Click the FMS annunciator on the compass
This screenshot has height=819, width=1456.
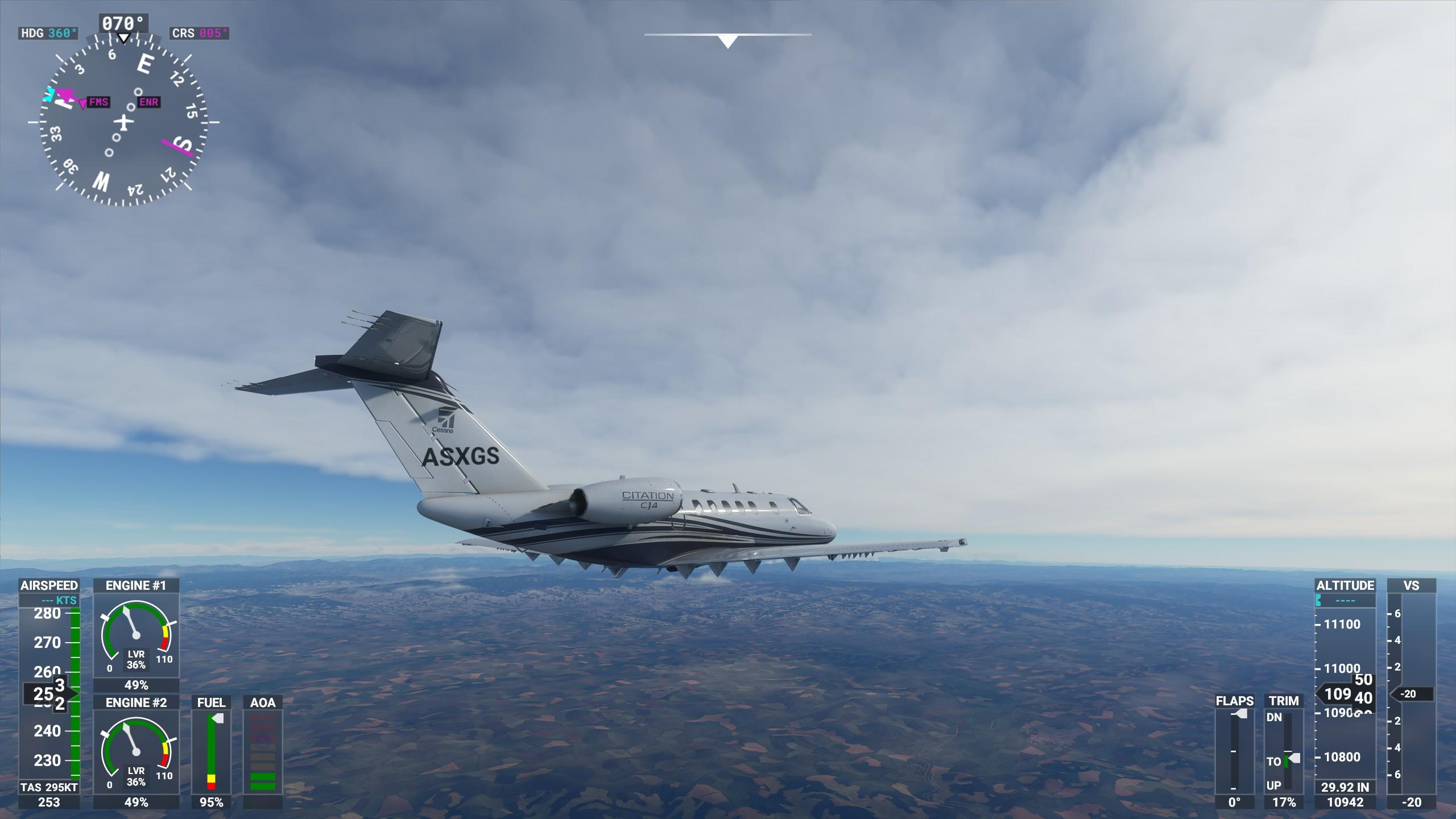point(97,104)
